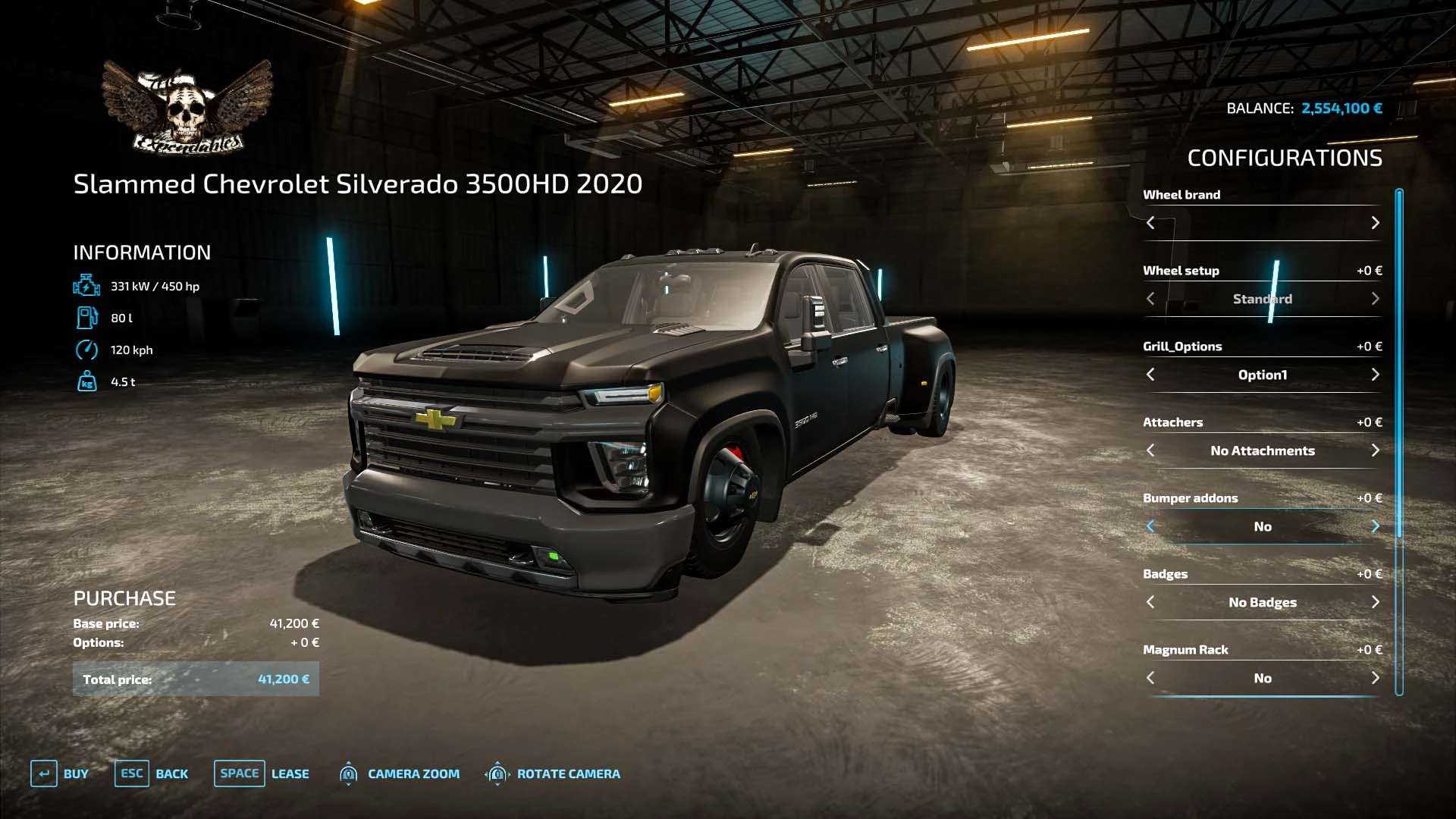Click the configurations list scrollbar
Screen dimensions: 1456x819
[x=1399, y=440]
